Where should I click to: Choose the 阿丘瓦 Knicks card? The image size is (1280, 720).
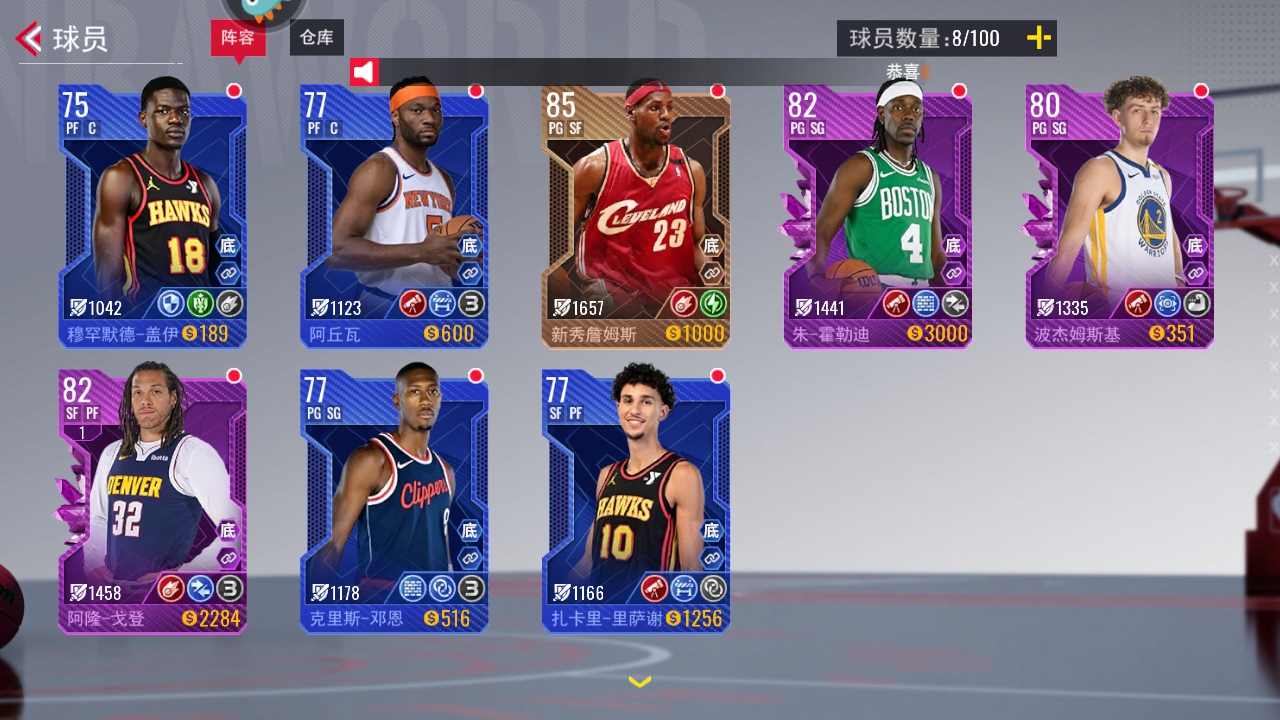point(395,215)
